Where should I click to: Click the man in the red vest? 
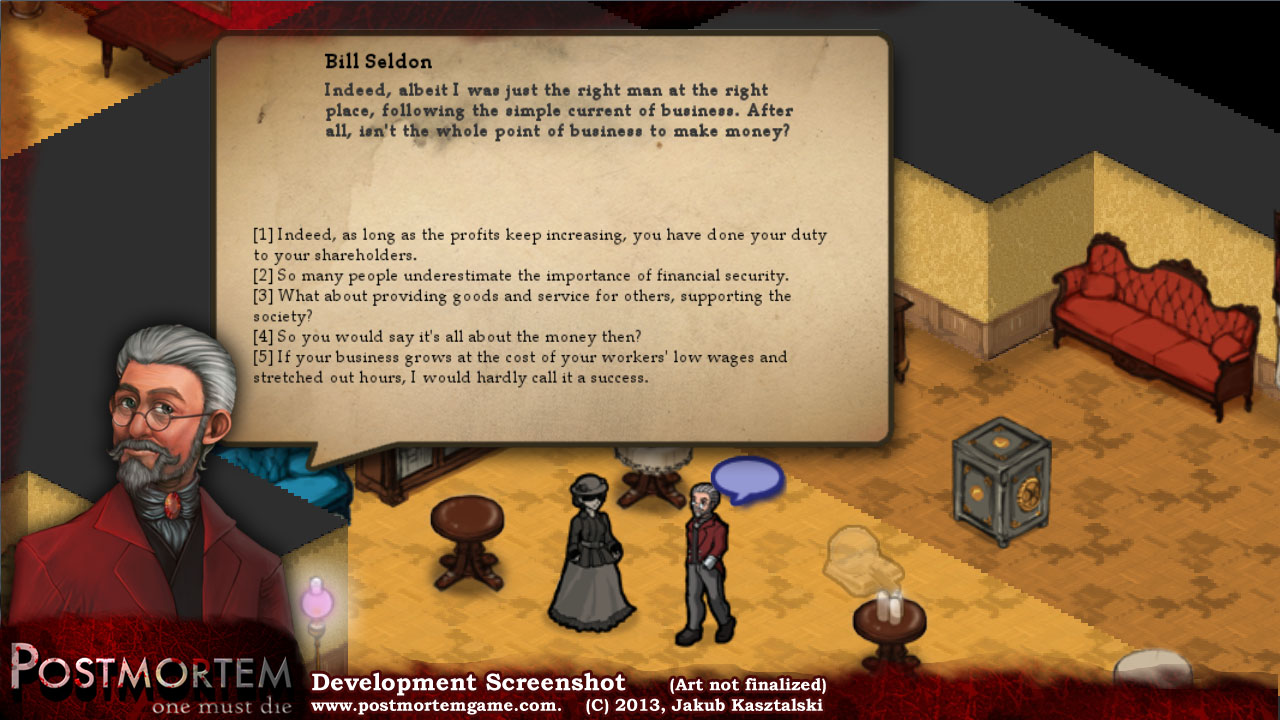click(703, 545)
